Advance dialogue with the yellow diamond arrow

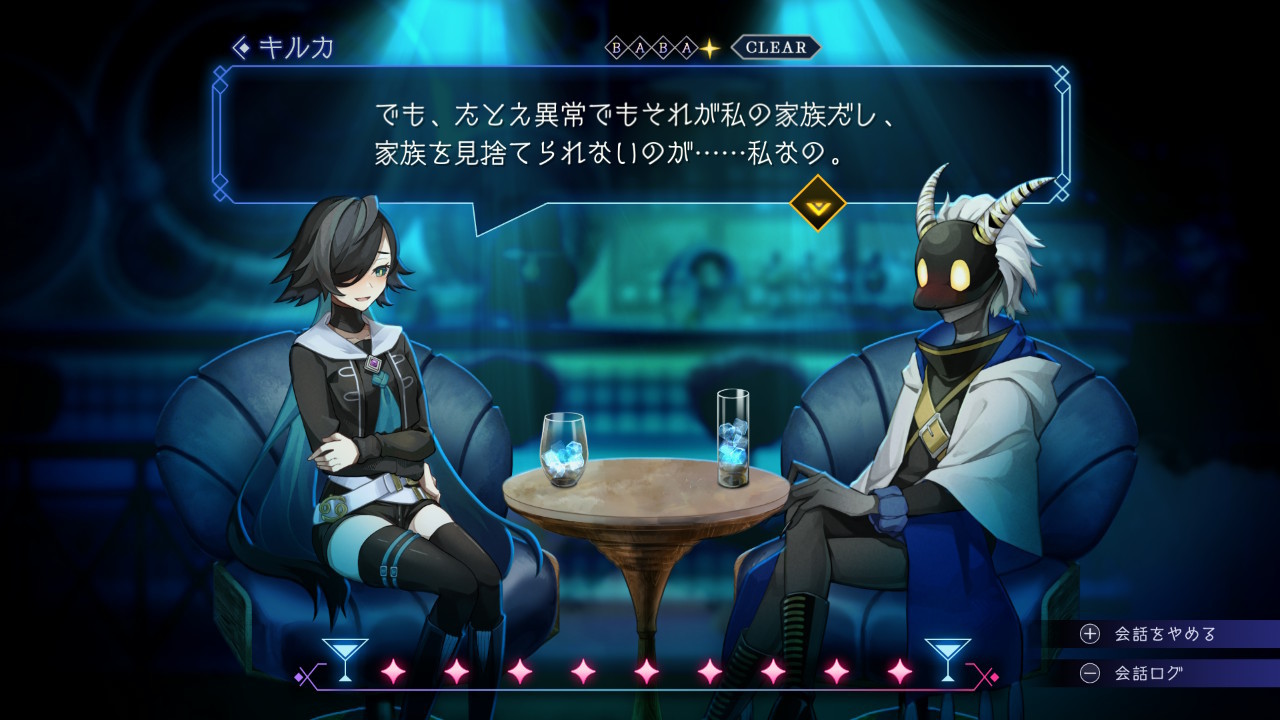[817, 203]
